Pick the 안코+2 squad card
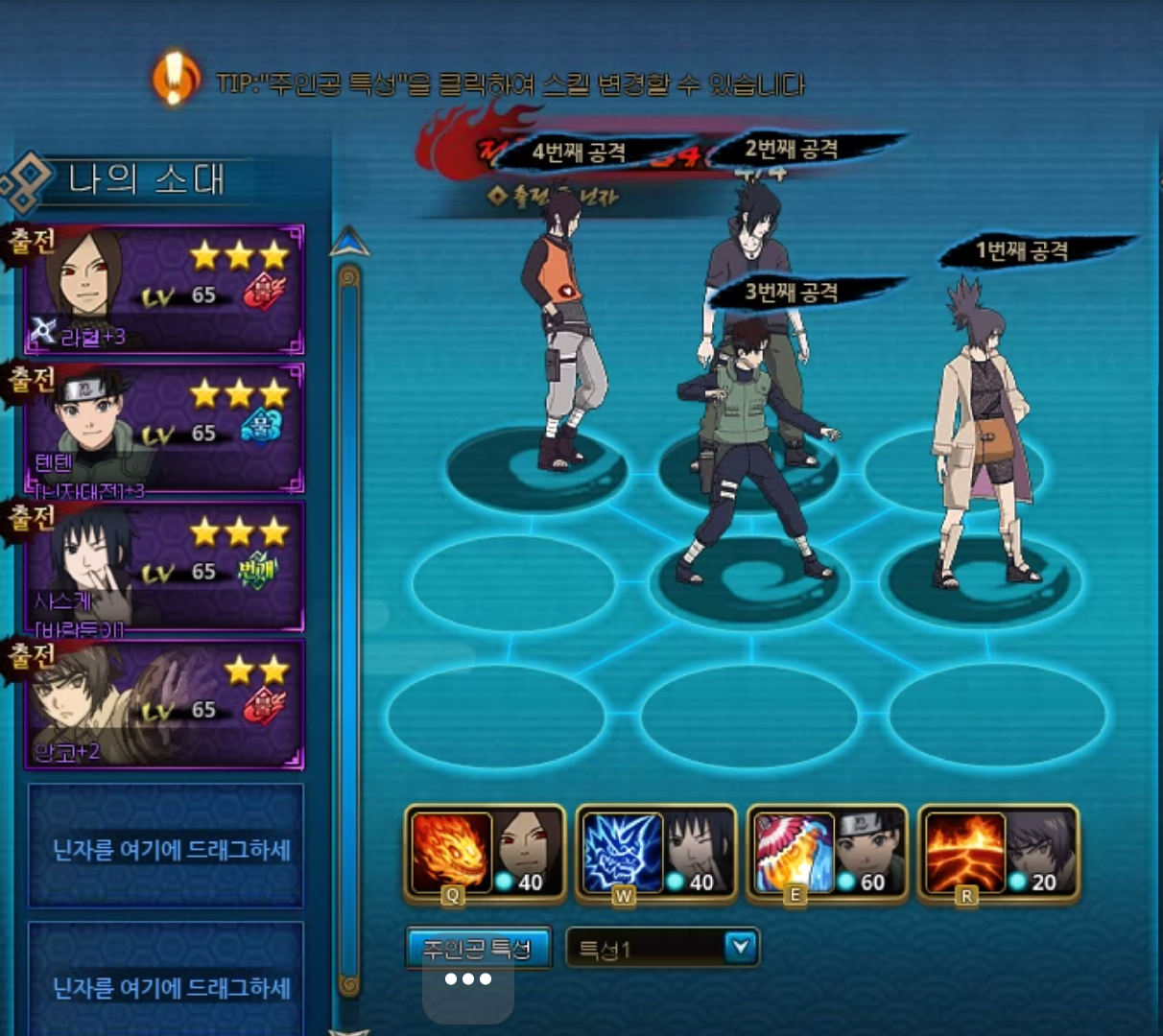 pos(164,704)
